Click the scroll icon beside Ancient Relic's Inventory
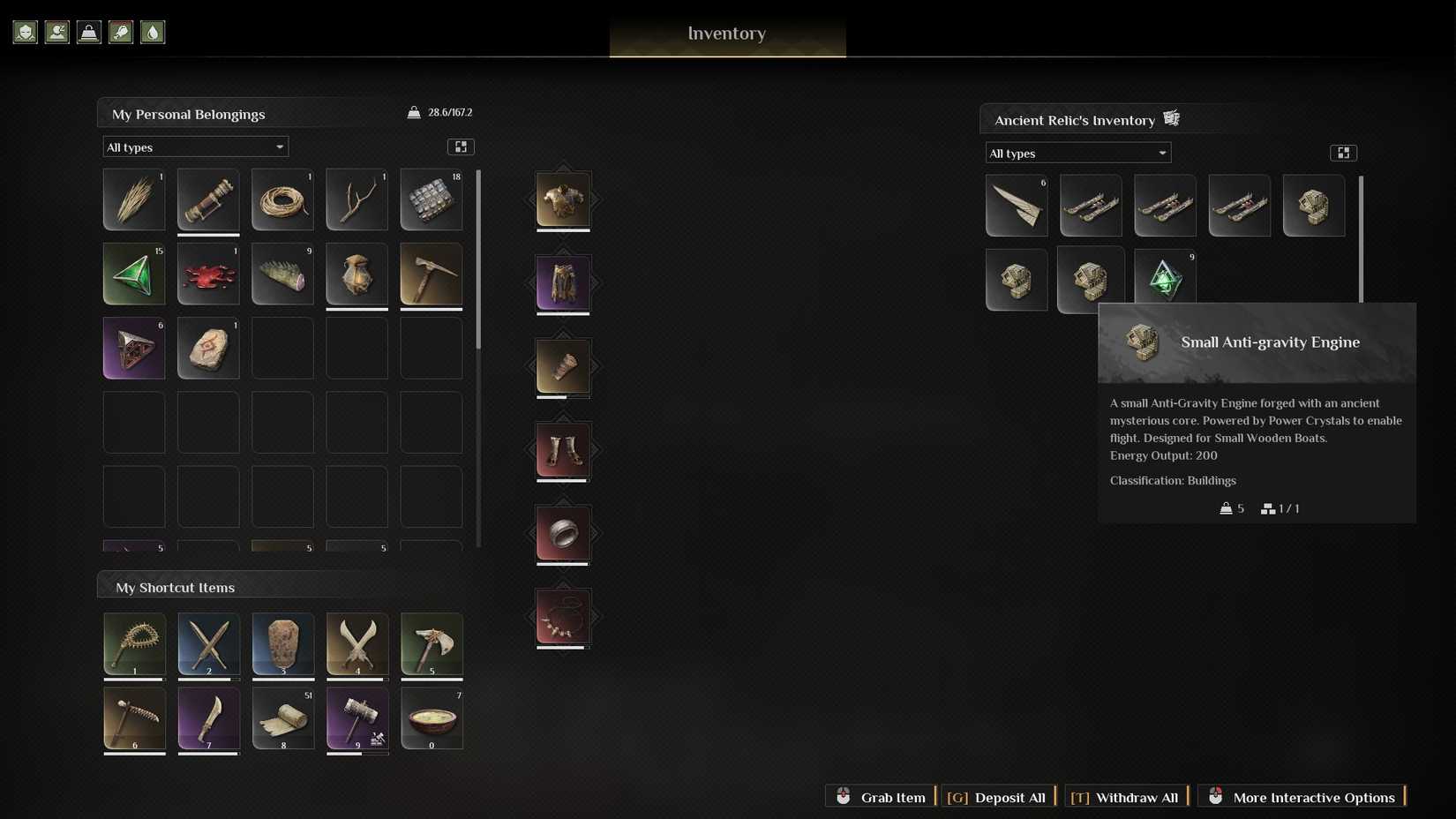 tap(1172, 117)
